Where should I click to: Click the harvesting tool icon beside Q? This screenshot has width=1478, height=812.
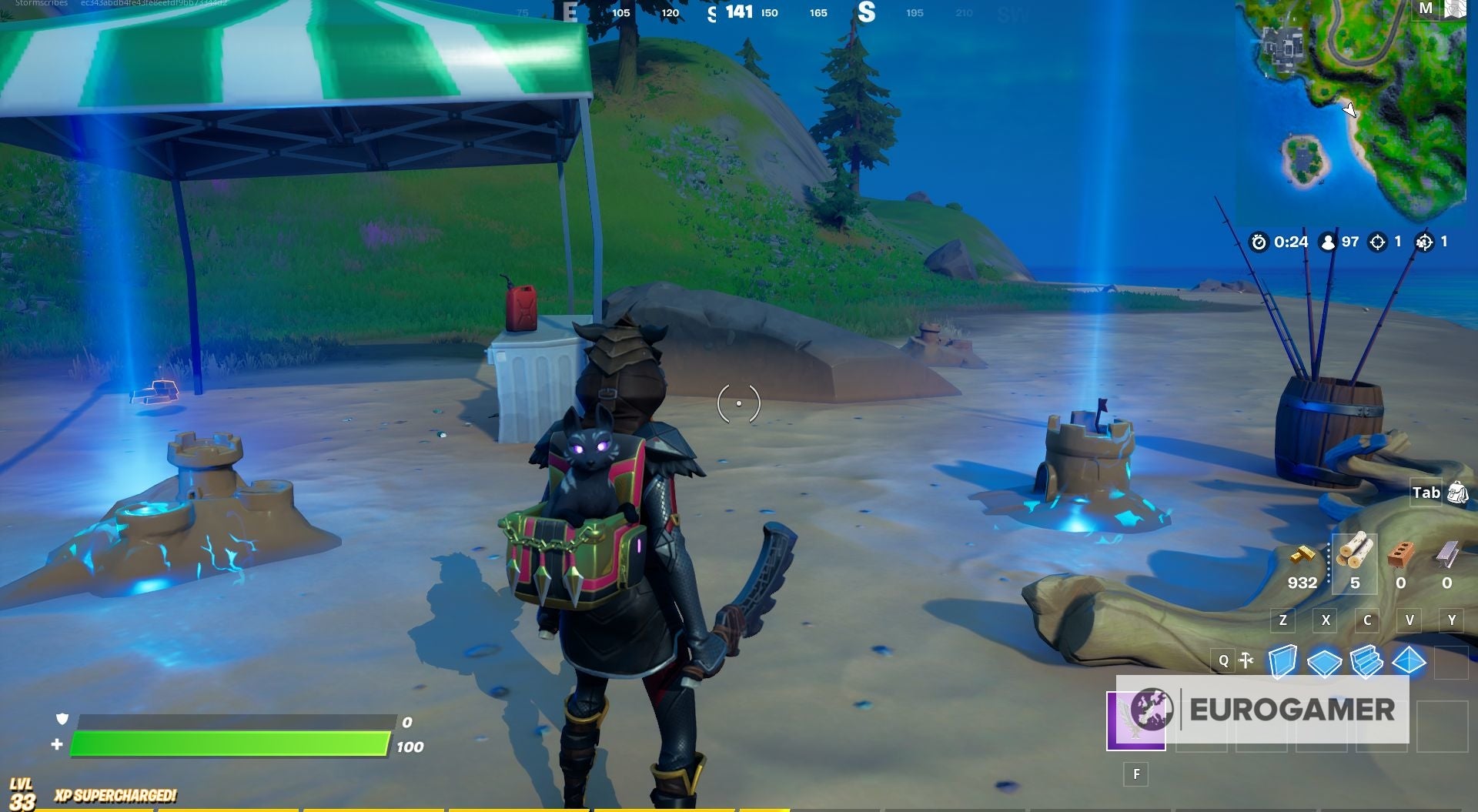(x=1245, y=660)
